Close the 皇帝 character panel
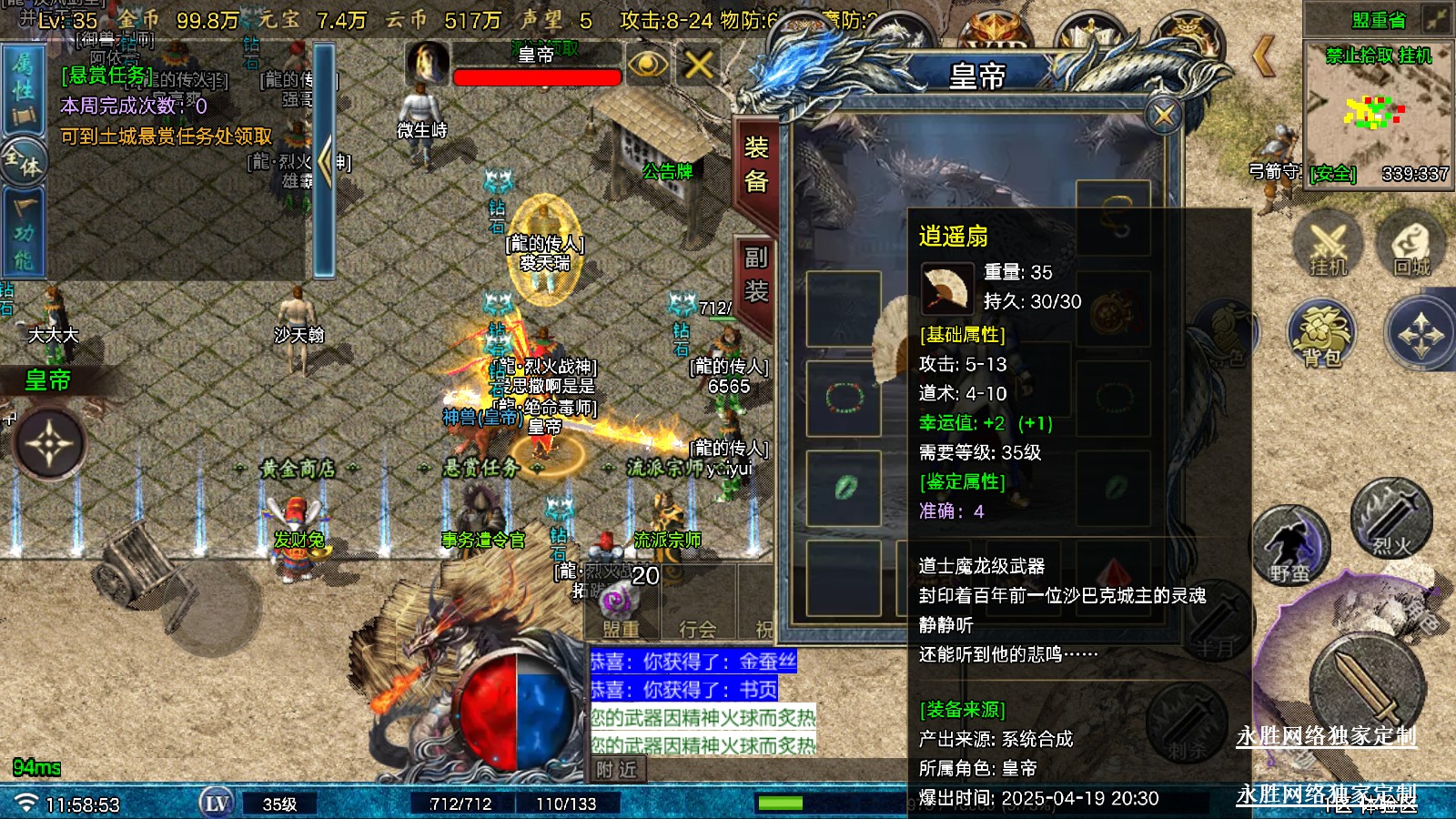Image resolution: width=1456 pixels, height=819 pixels. point(1164,116)
